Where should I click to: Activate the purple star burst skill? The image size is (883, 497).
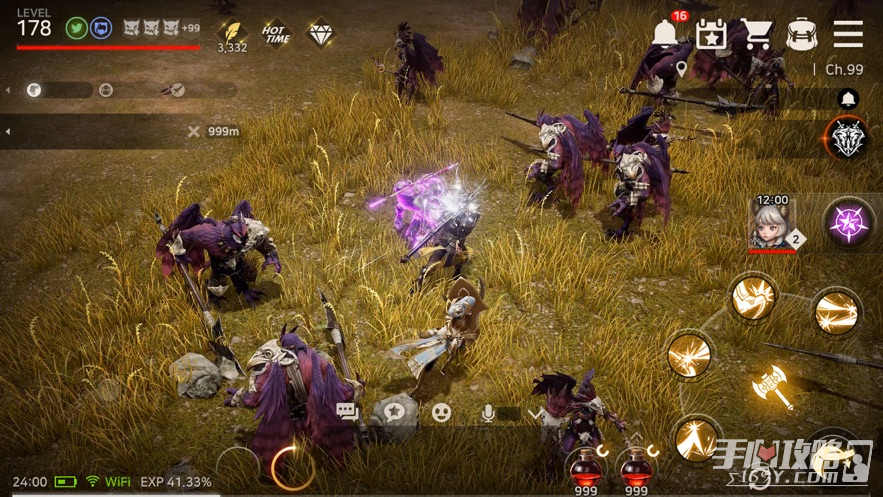[x=849, y=222]
